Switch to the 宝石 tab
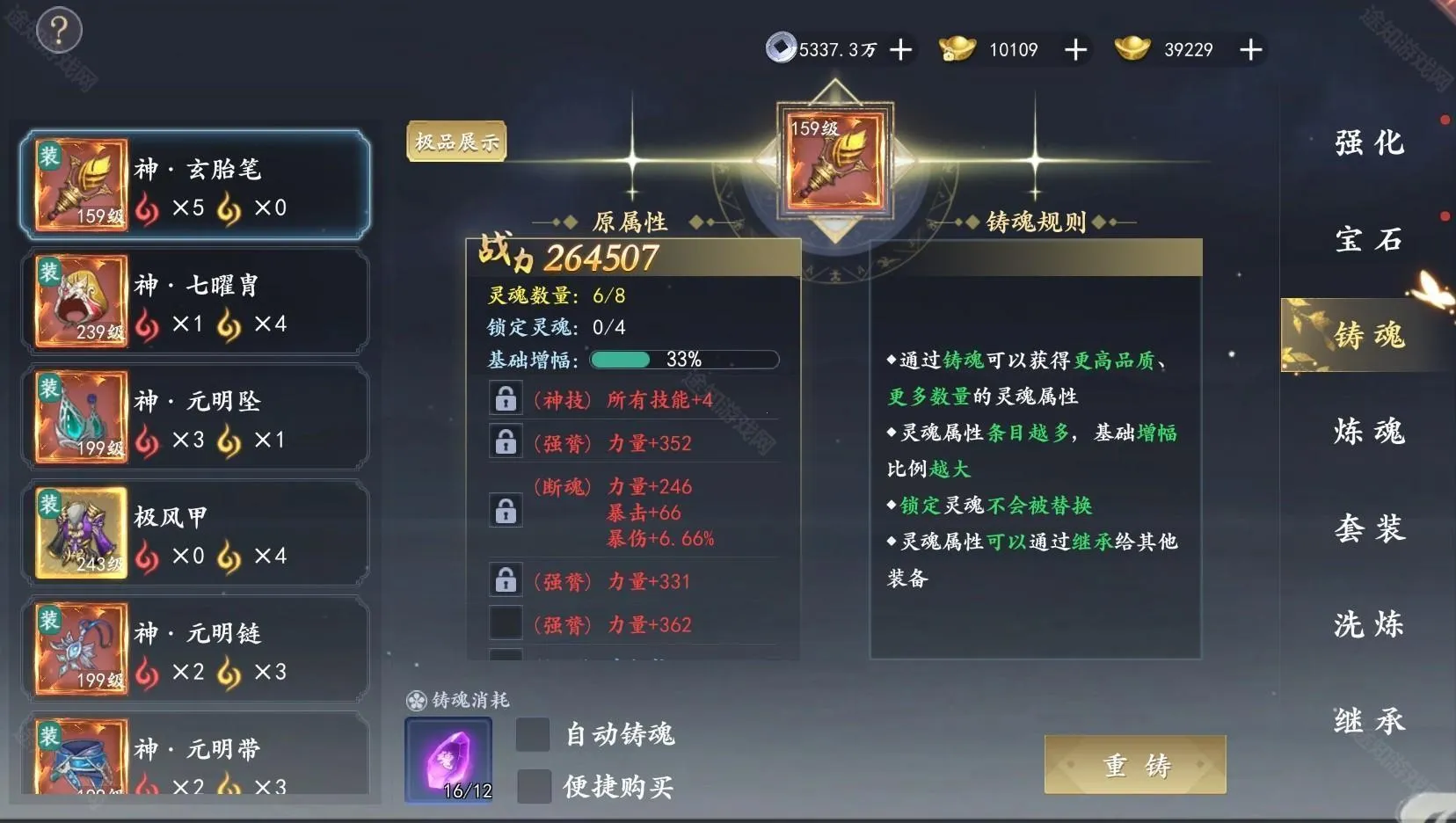The image size is (1456, 823). (x=1368, y=239)
